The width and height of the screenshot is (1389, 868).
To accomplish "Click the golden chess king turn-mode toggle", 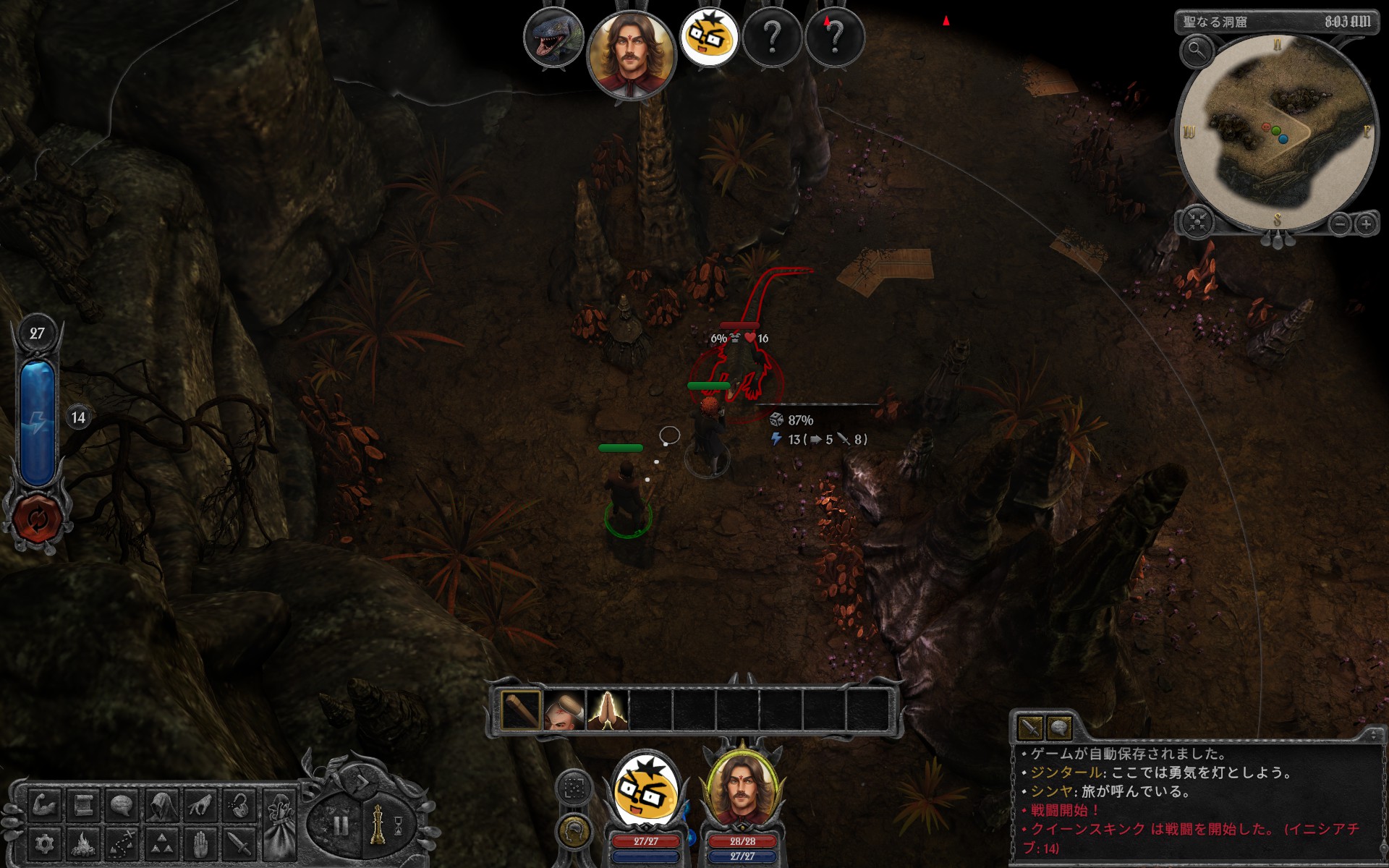I will tap(377, 825).
